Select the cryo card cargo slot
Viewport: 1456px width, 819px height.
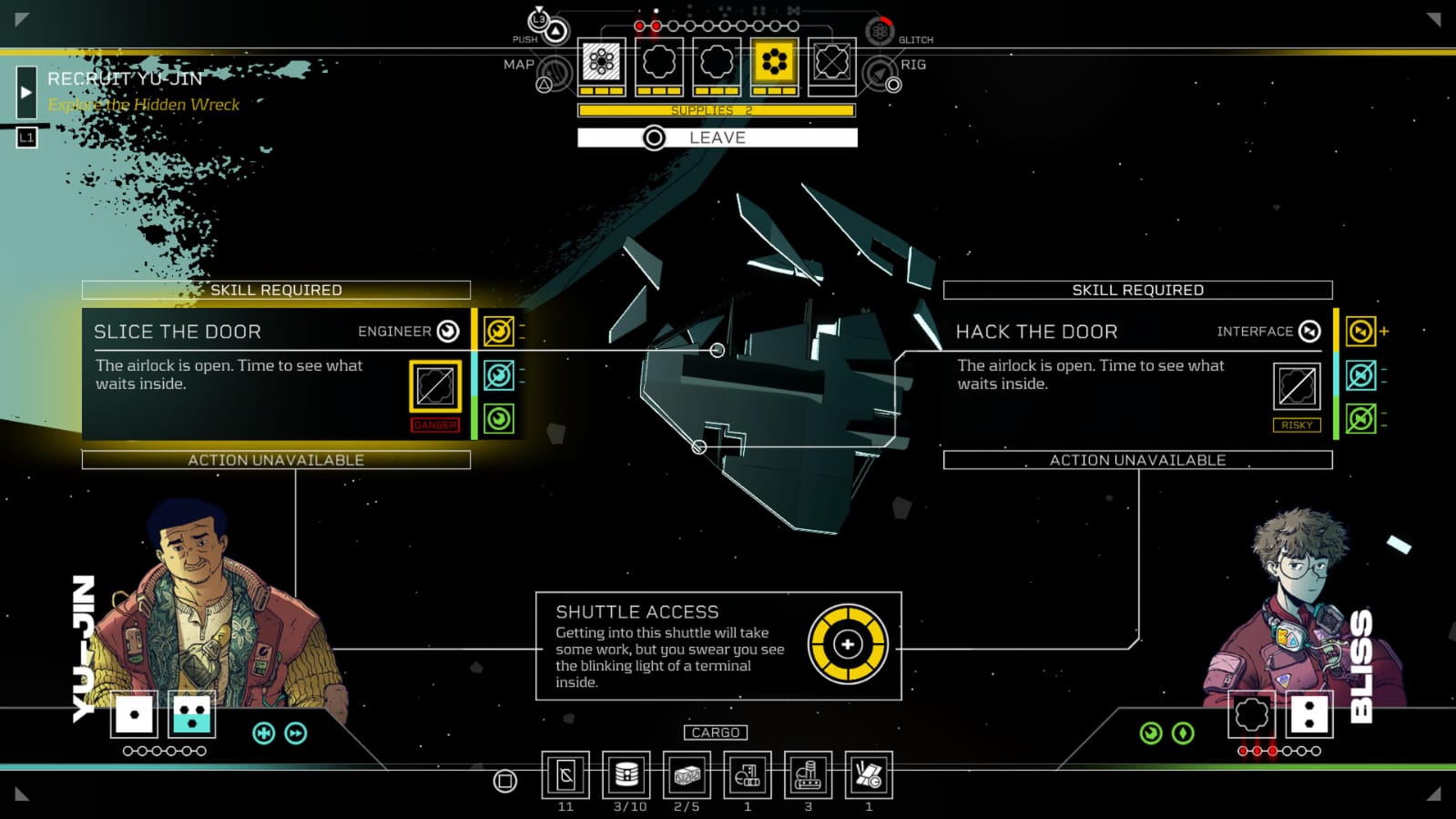pyautogui.click(x=565, y=775)
